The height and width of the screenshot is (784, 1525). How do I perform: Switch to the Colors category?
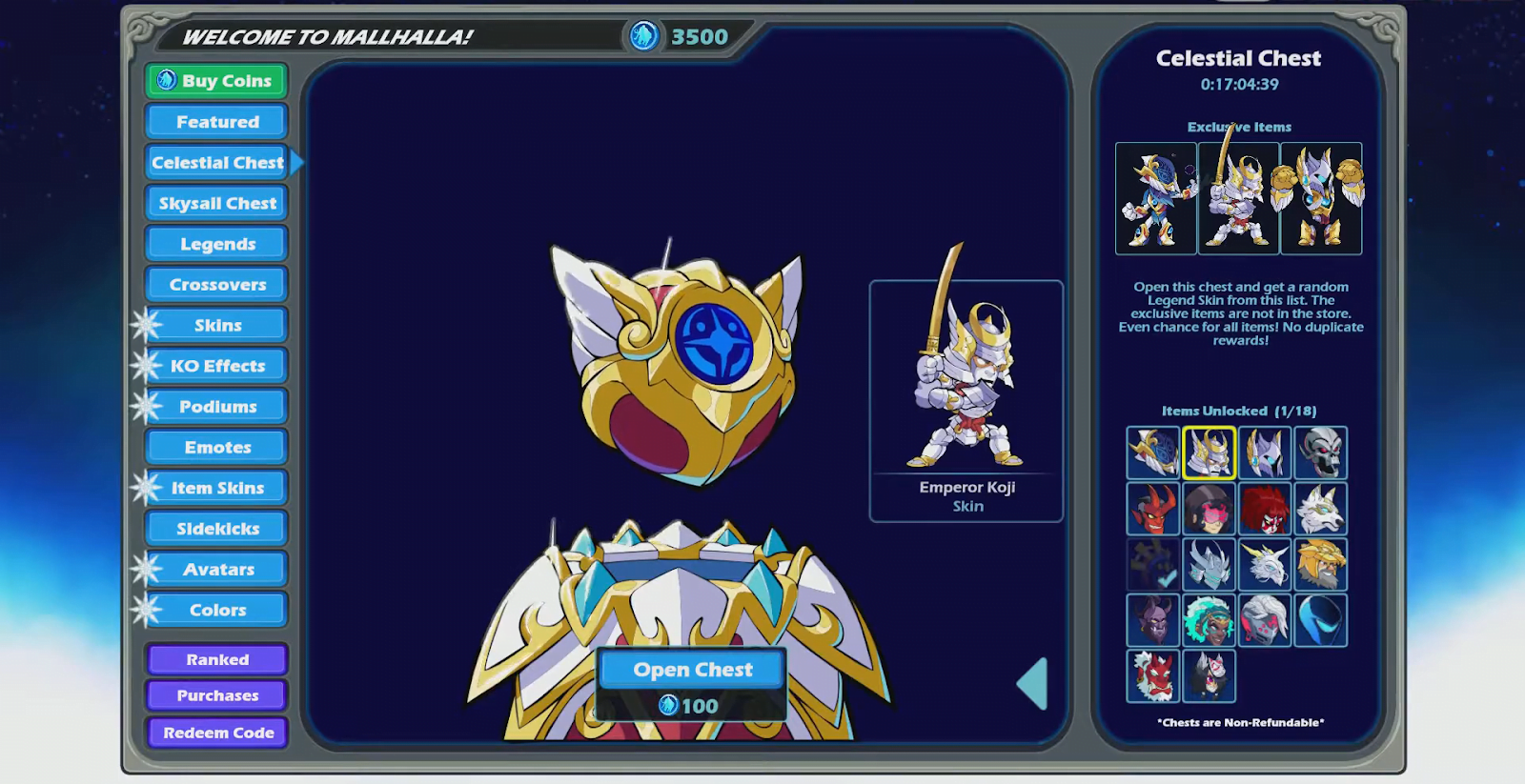click(x=217, y=610)
